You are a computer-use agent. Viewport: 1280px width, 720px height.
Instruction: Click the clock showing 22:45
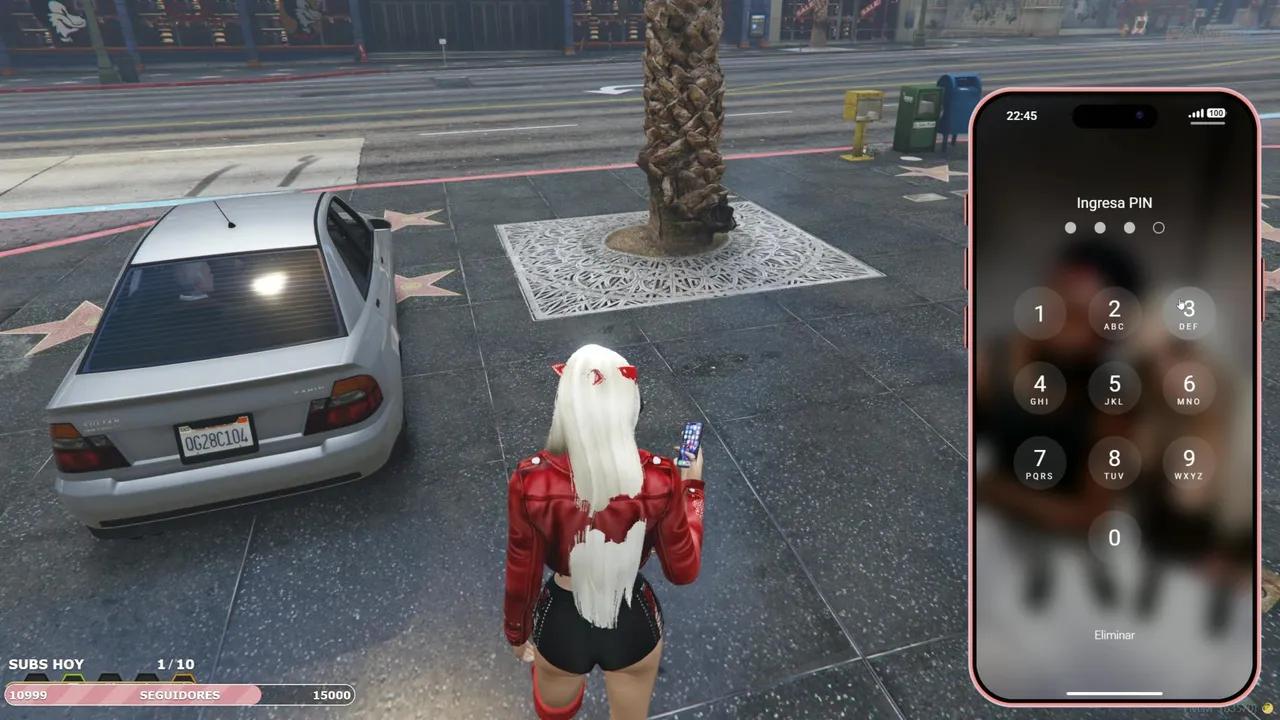(1022, 115)
